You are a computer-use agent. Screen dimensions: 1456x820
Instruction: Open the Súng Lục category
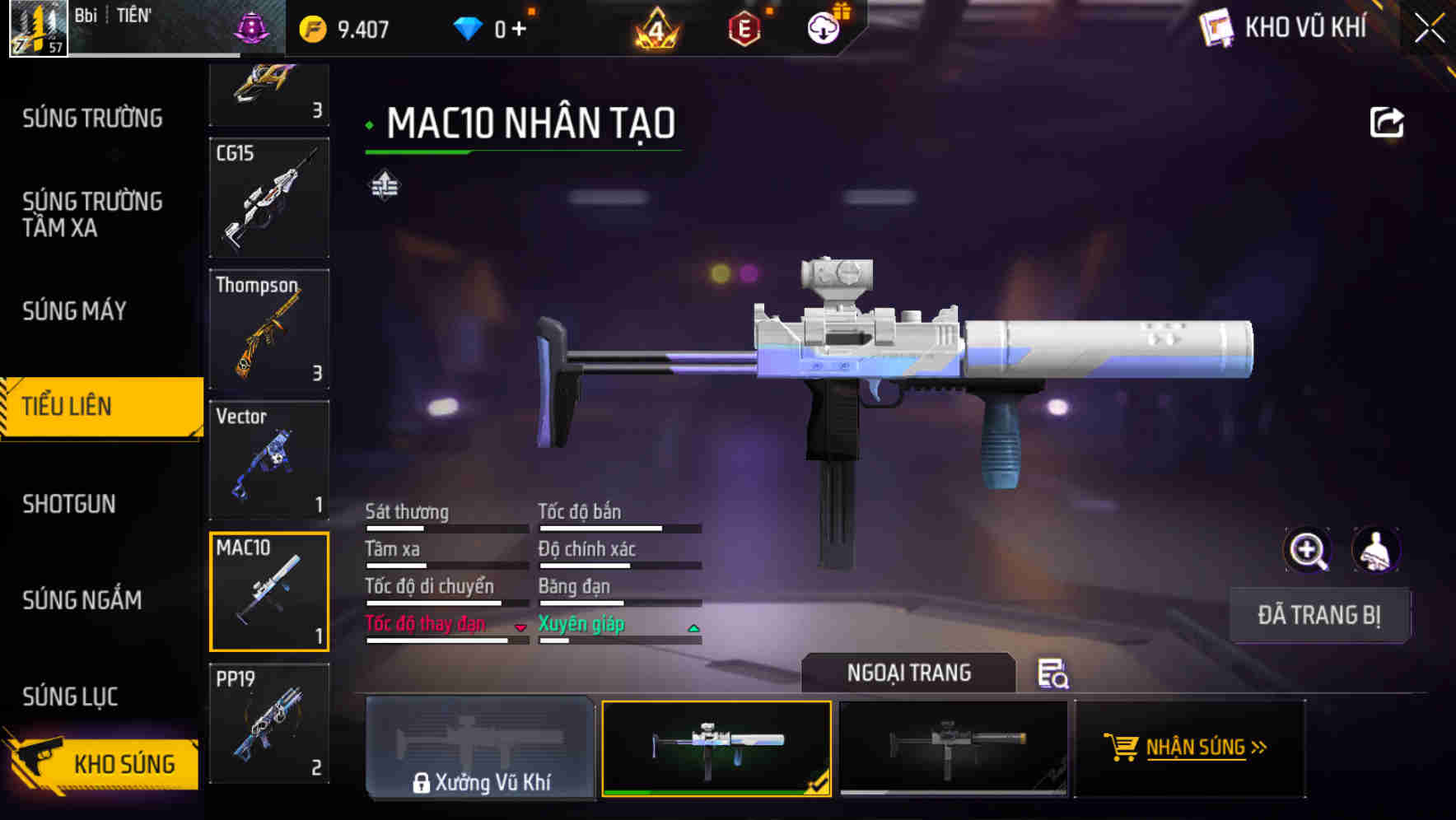71,697
